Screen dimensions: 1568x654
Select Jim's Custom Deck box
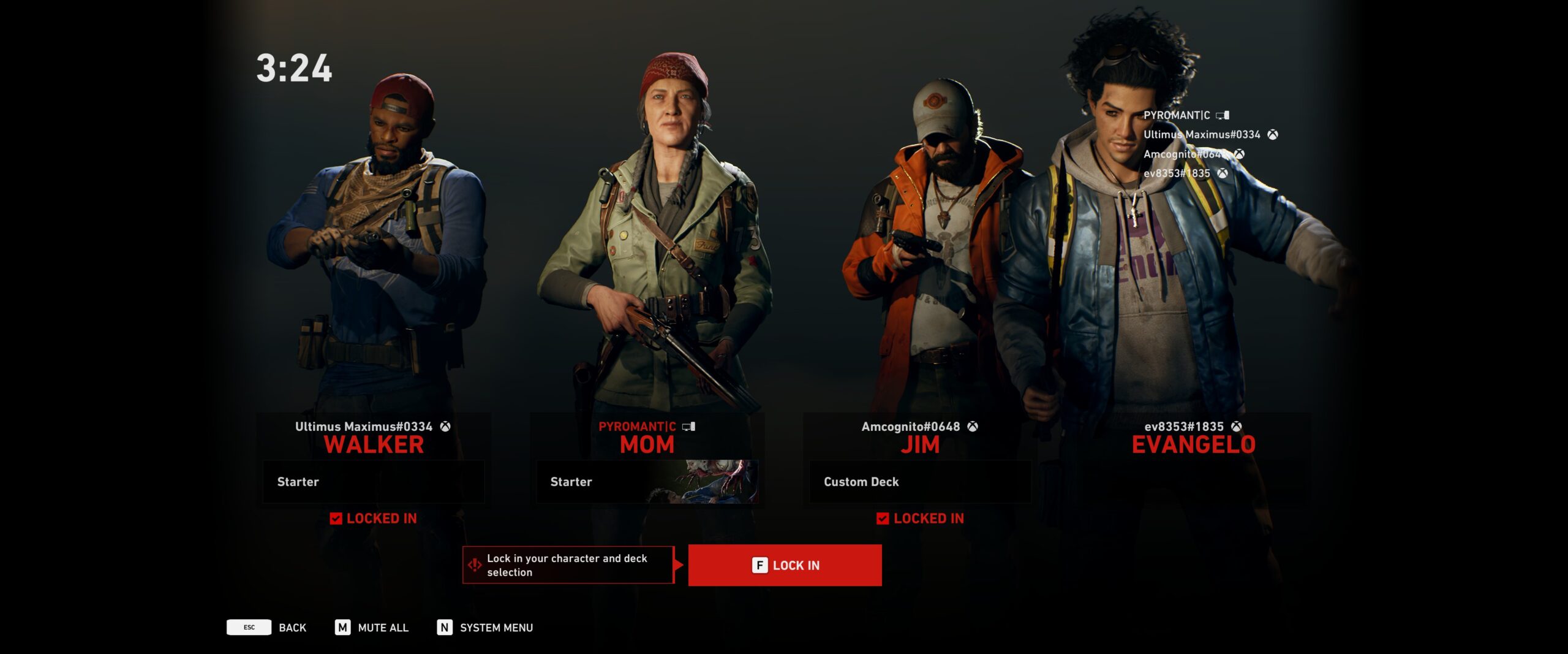(920, 482)
